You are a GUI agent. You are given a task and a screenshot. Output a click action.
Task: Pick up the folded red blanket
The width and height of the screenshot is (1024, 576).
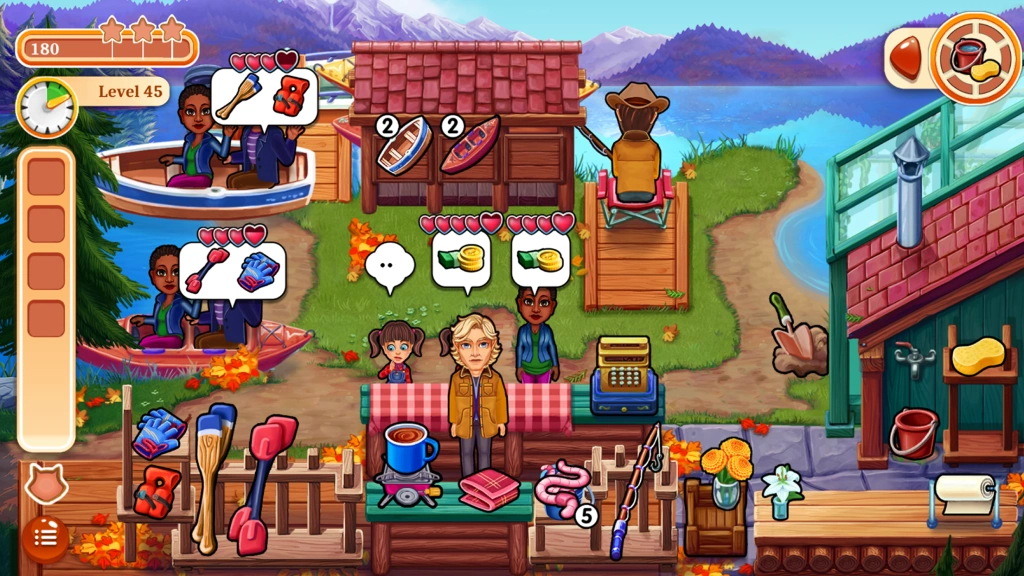[x=489, y=490]
